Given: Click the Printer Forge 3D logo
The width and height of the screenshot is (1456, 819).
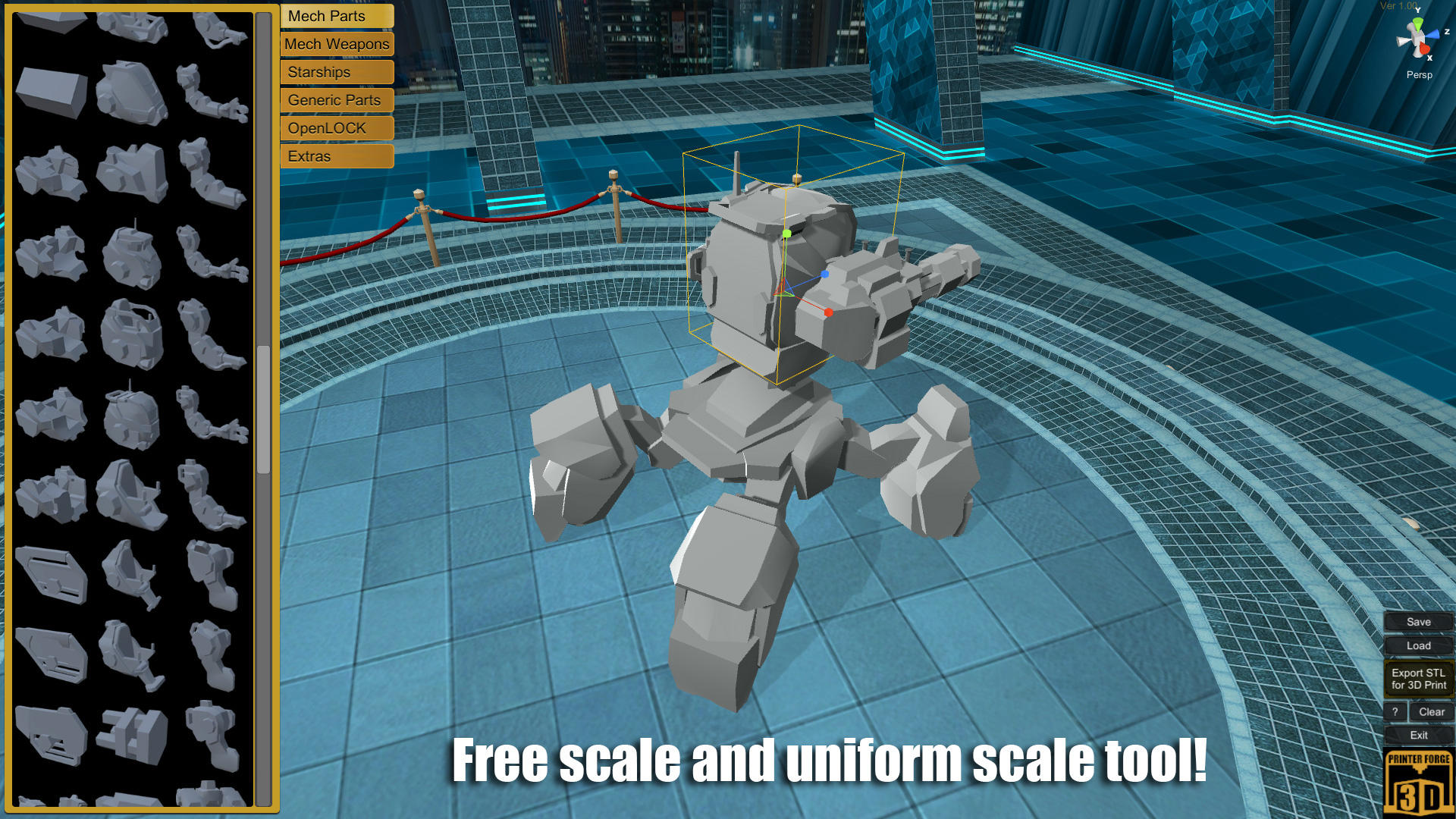Looking at the screenshot, I should (1419, 781).
